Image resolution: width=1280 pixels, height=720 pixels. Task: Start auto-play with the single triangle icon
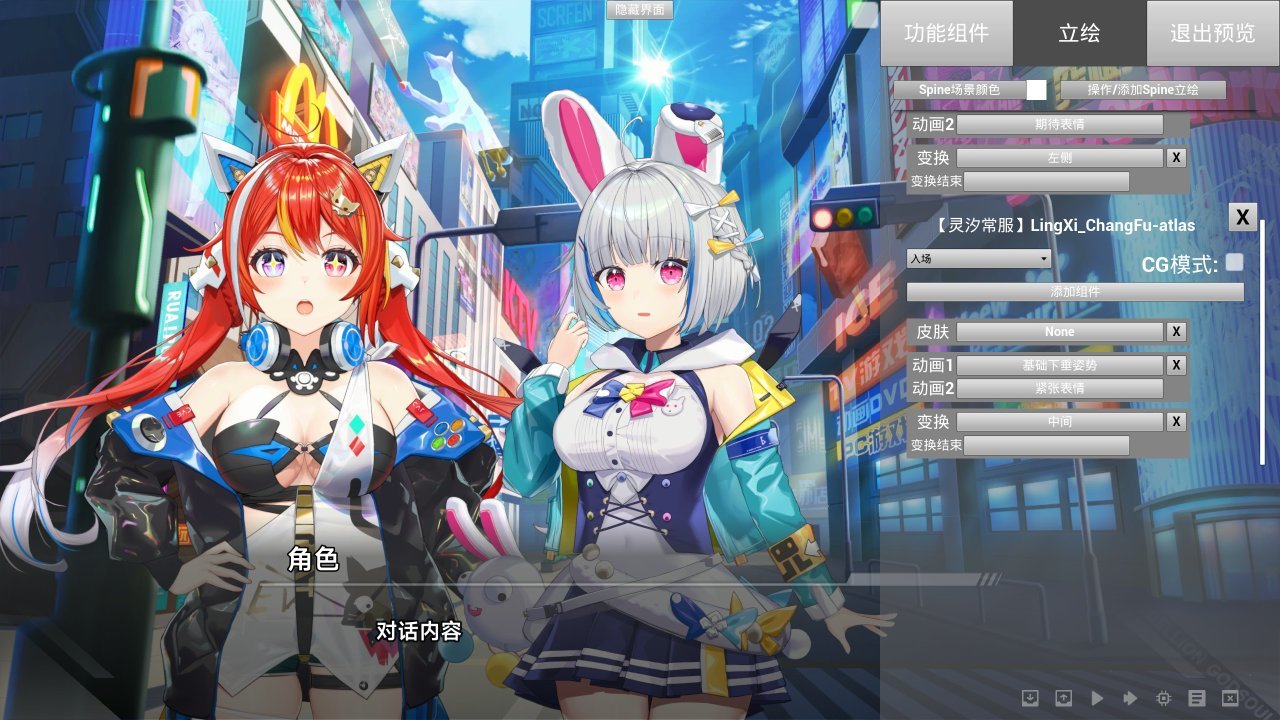(1098, 698)
